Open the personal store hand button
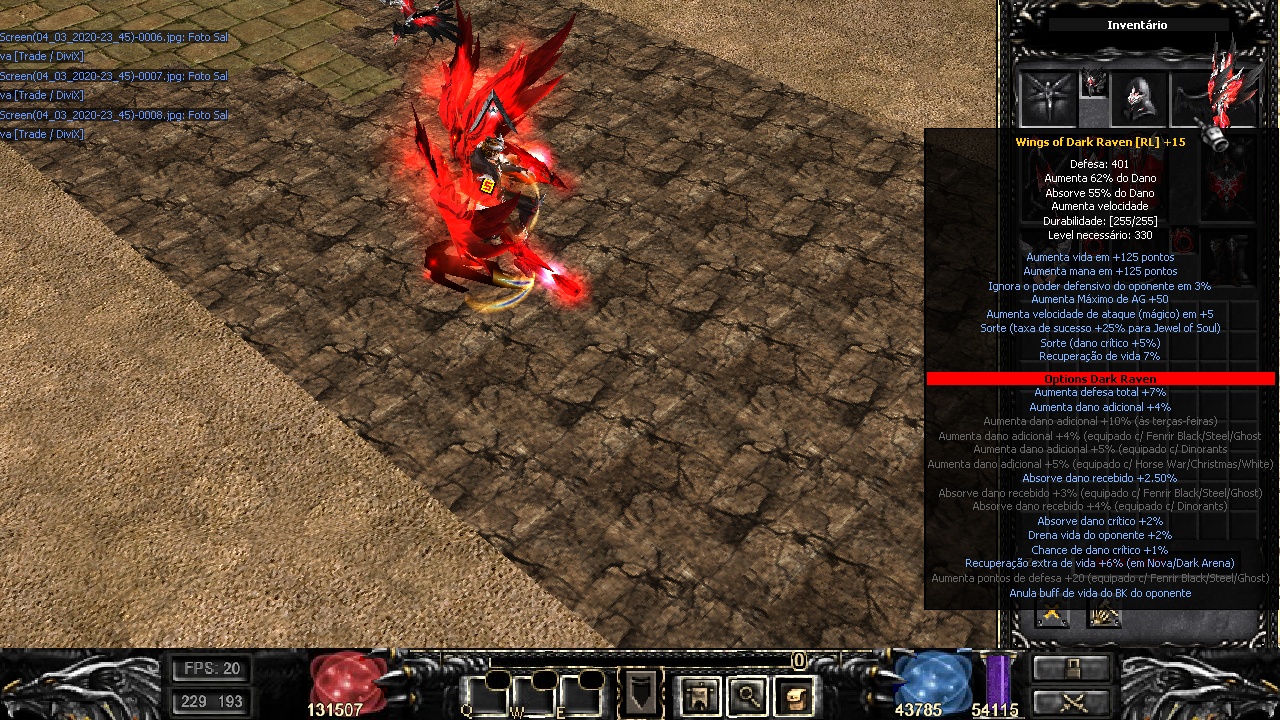The image size is (1280, 720). tap(1104, 616)
